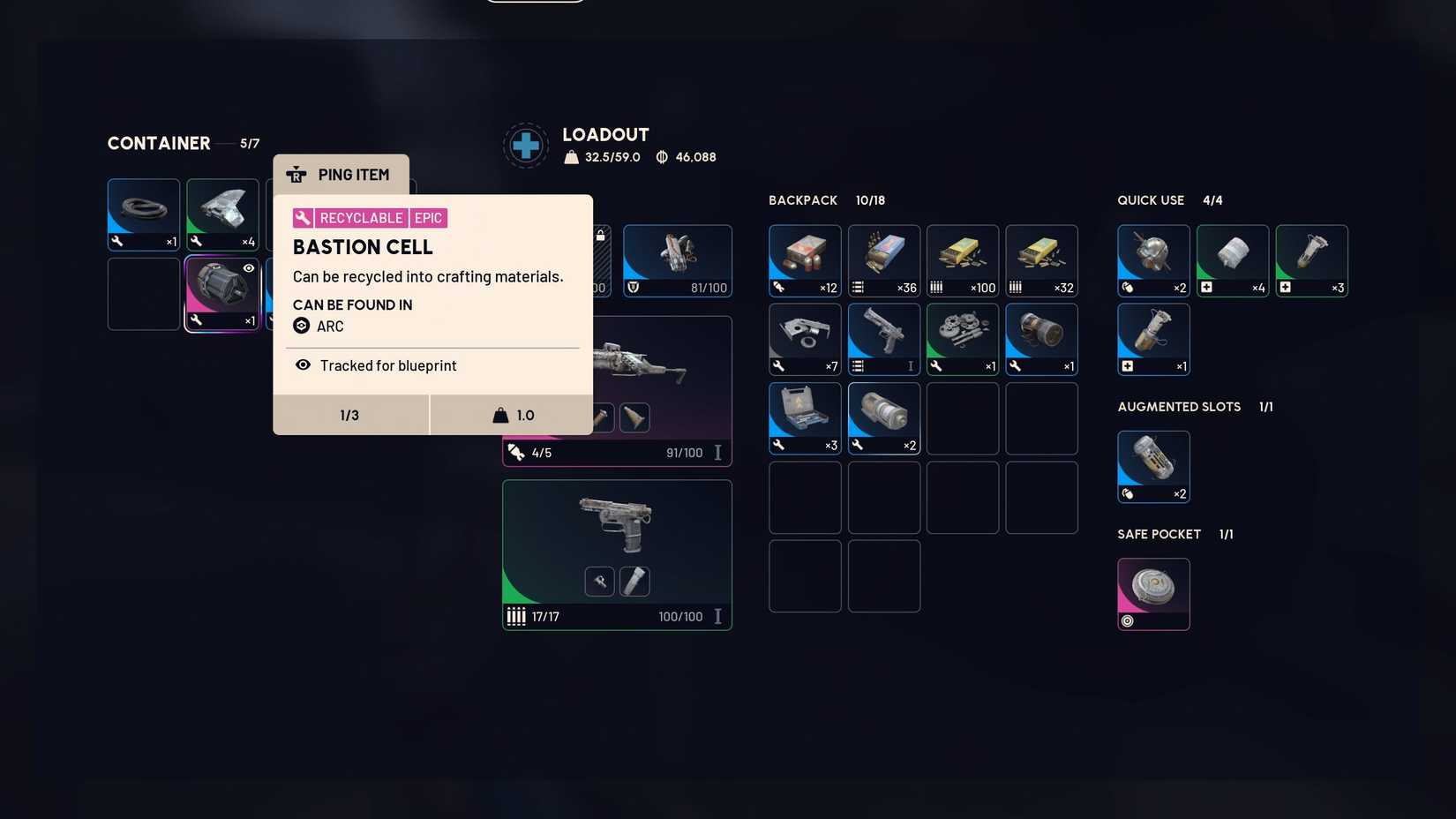This screenshot has width=1456, height=819.
Task: Click the shield item in the loadout
Action: pyautogui.click(x=677, y=259)
